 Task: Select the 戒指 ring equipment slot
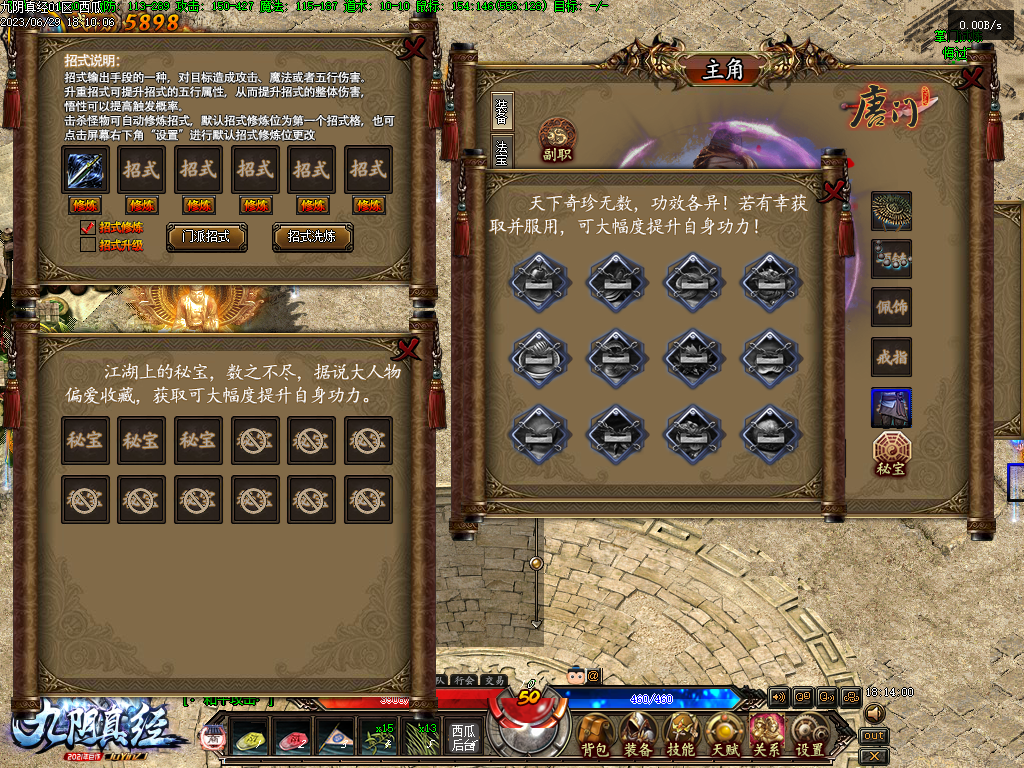tap(890, 357)
